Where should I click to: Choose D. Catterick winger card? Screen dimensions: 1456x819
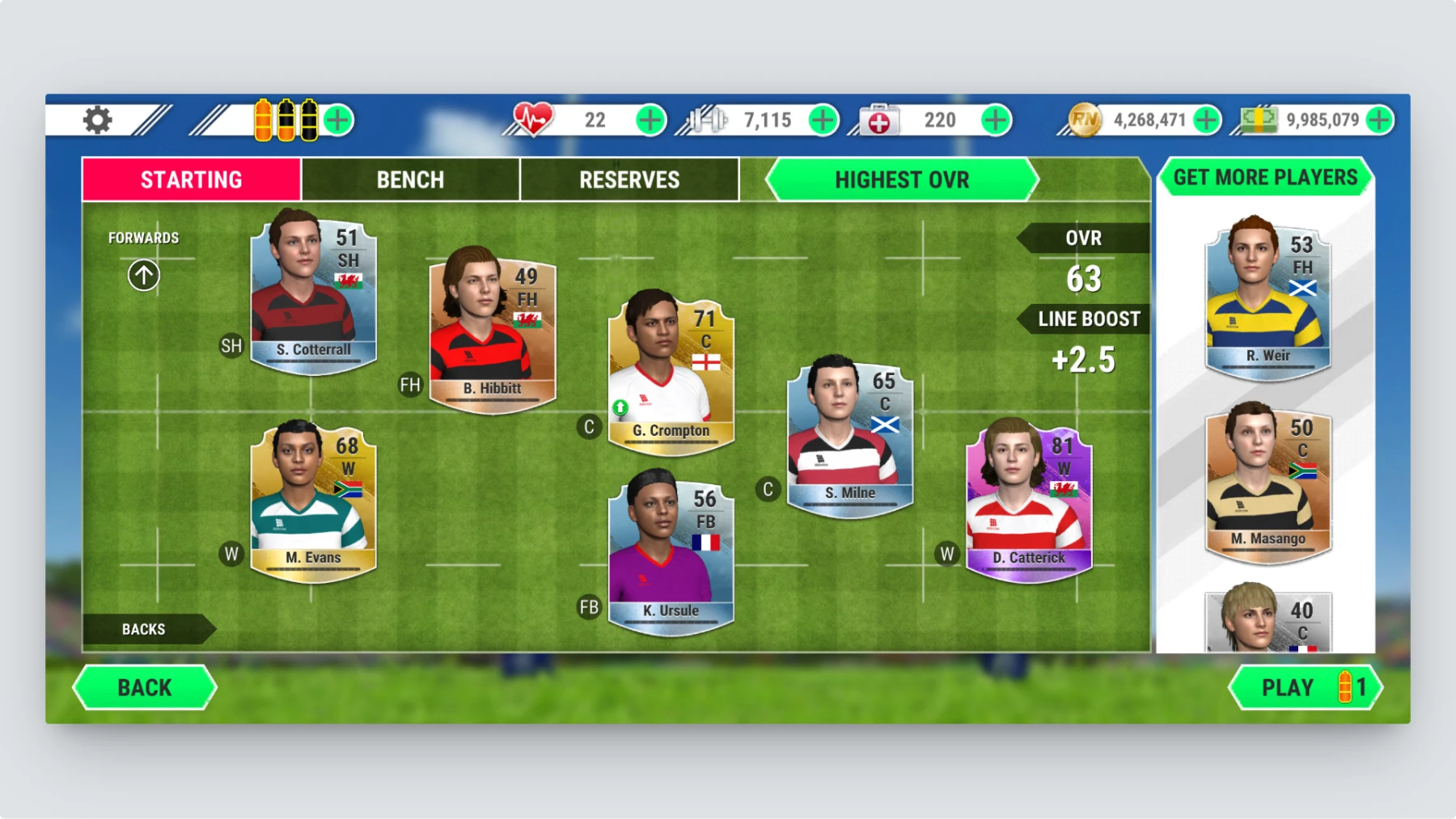click(x=1029, y=501)
